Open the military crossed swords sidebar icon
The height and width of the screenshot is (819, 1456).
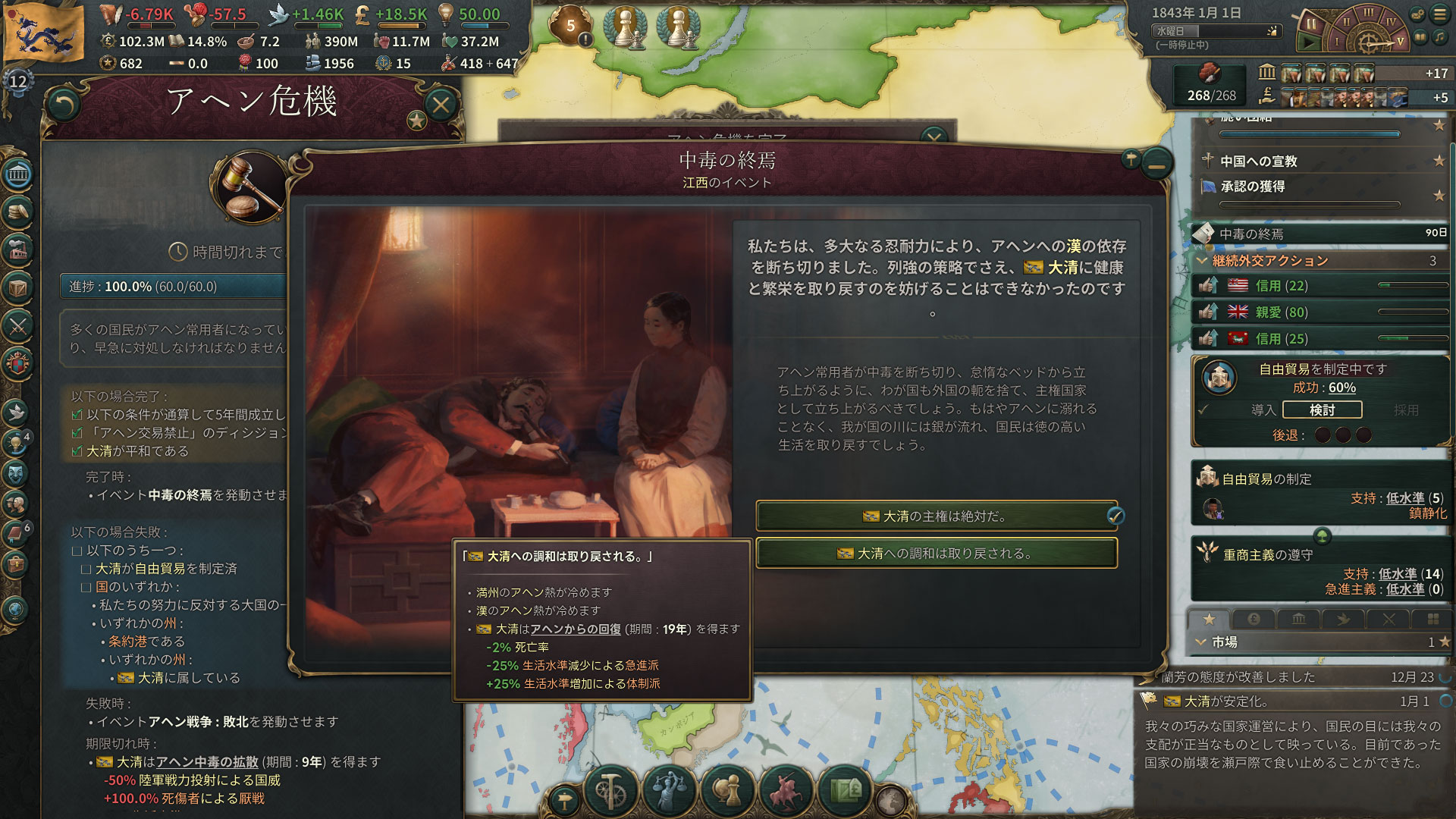[18, 327]
